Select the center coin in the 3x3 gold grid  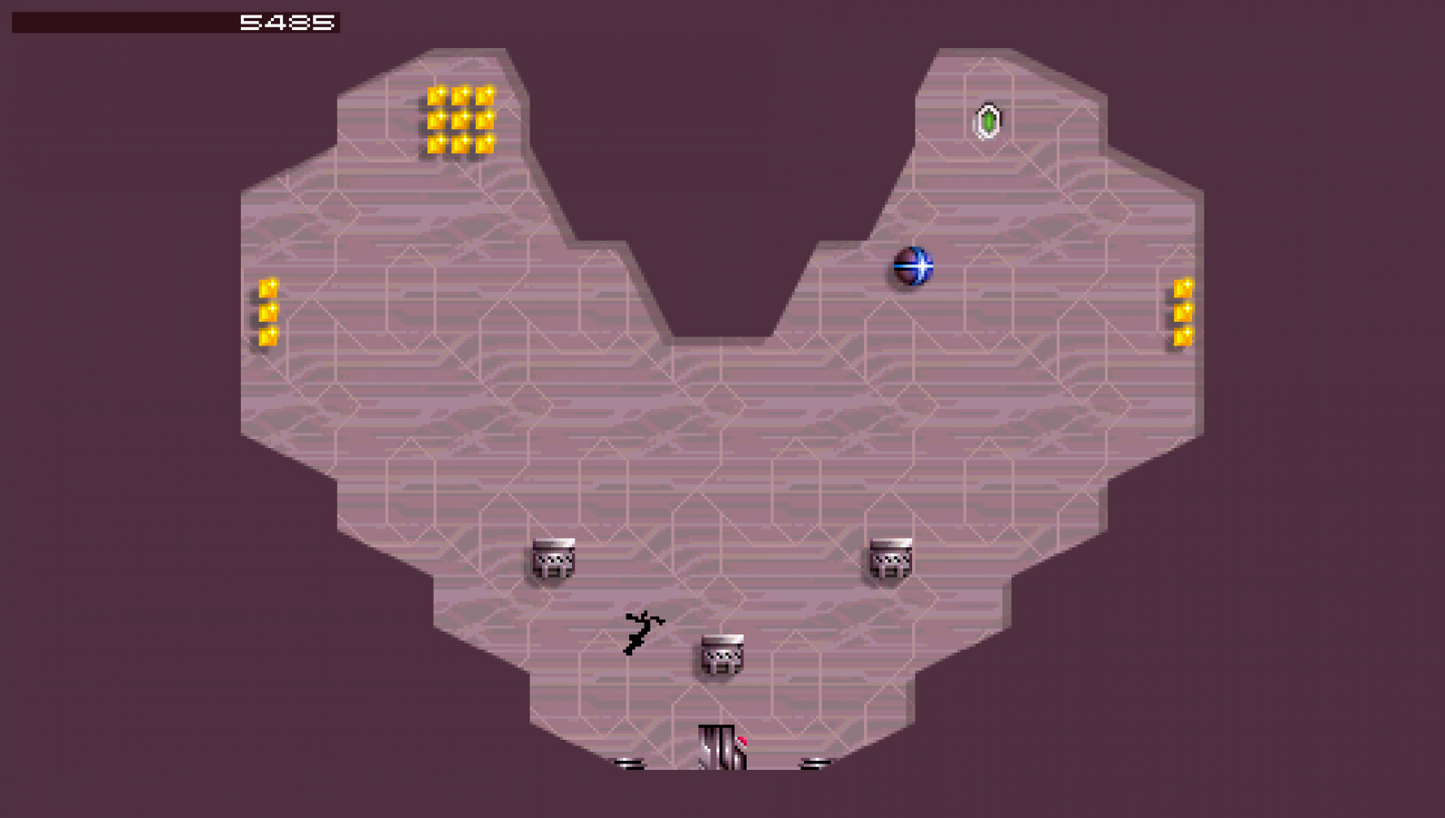(x=461, y=121)
